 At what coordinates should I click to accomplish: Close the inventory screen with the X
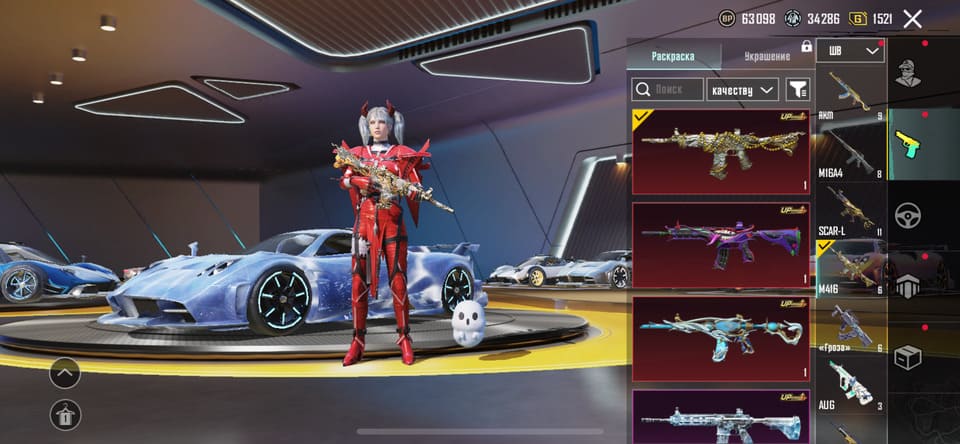click(912, 18)
